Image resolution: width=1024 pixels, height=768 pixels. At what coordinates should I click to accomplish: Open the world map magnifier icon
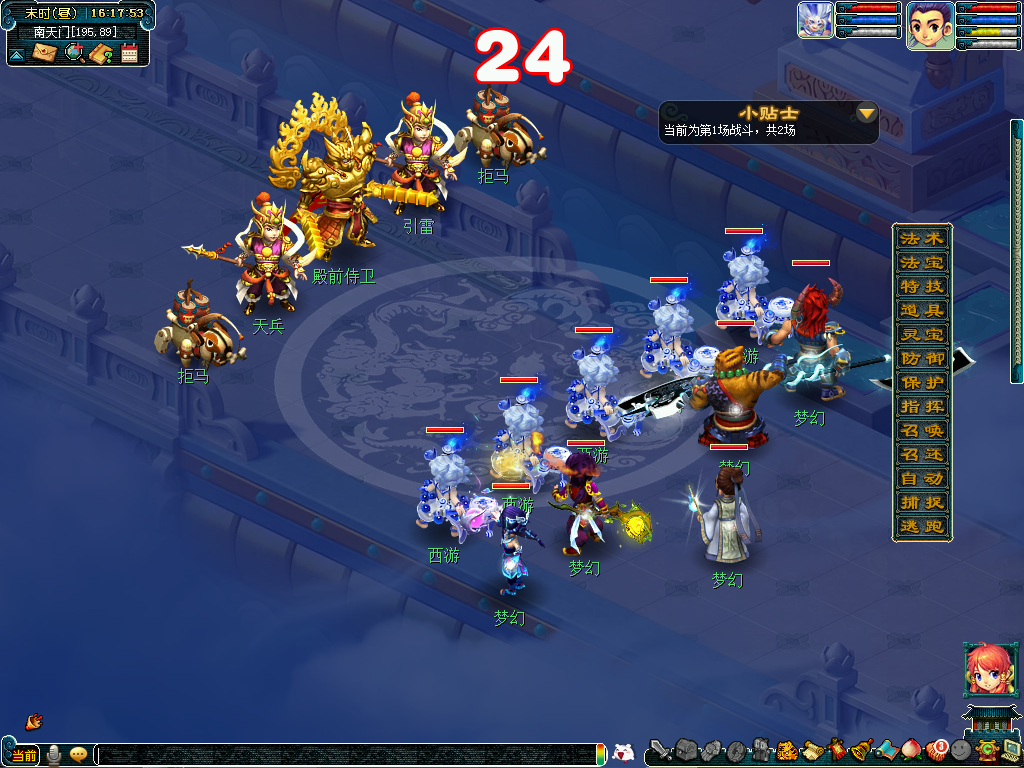tap(73, 53)
